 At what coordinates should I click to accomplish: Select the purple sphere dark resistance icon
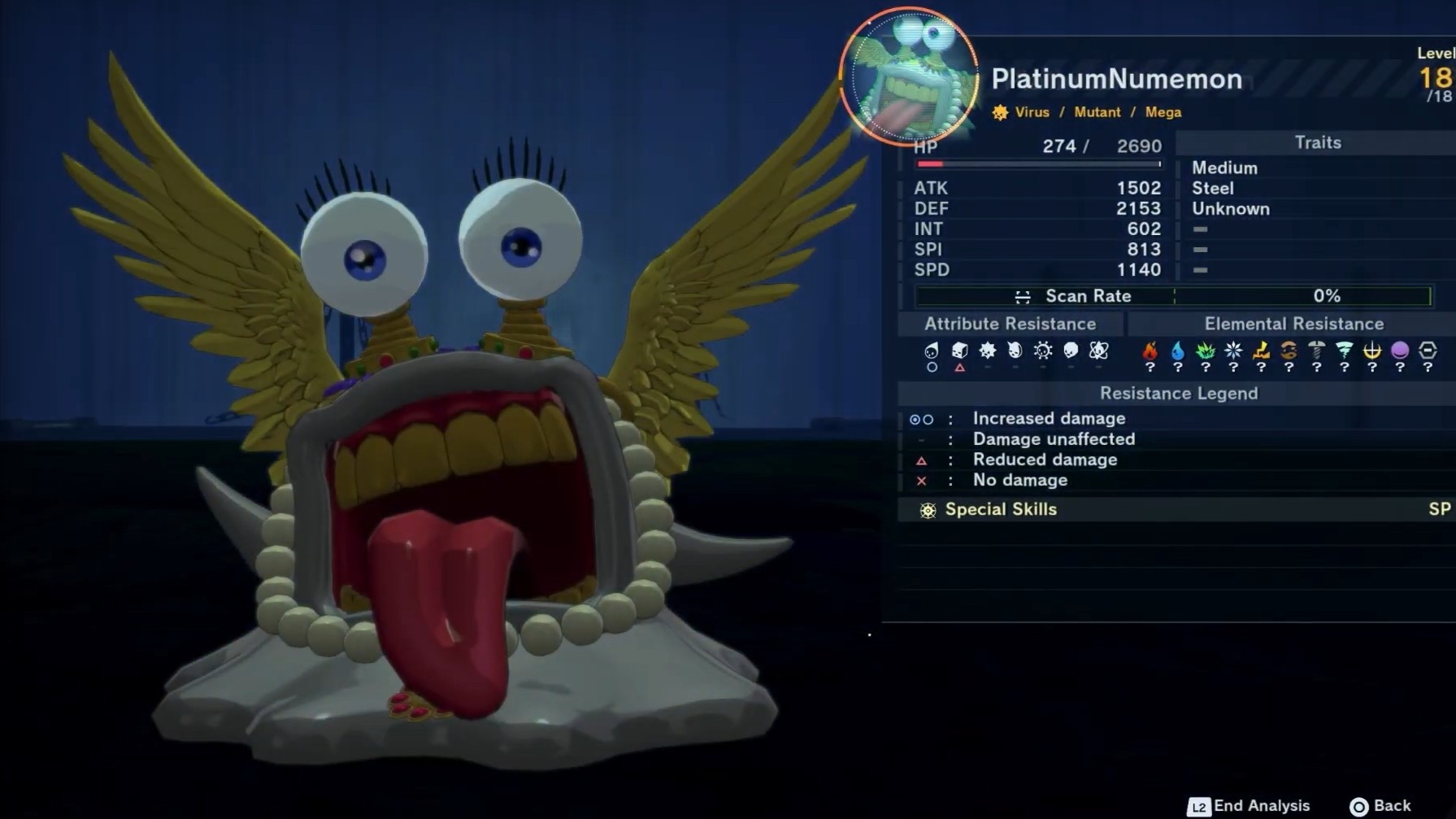(x=1400, y=351)
